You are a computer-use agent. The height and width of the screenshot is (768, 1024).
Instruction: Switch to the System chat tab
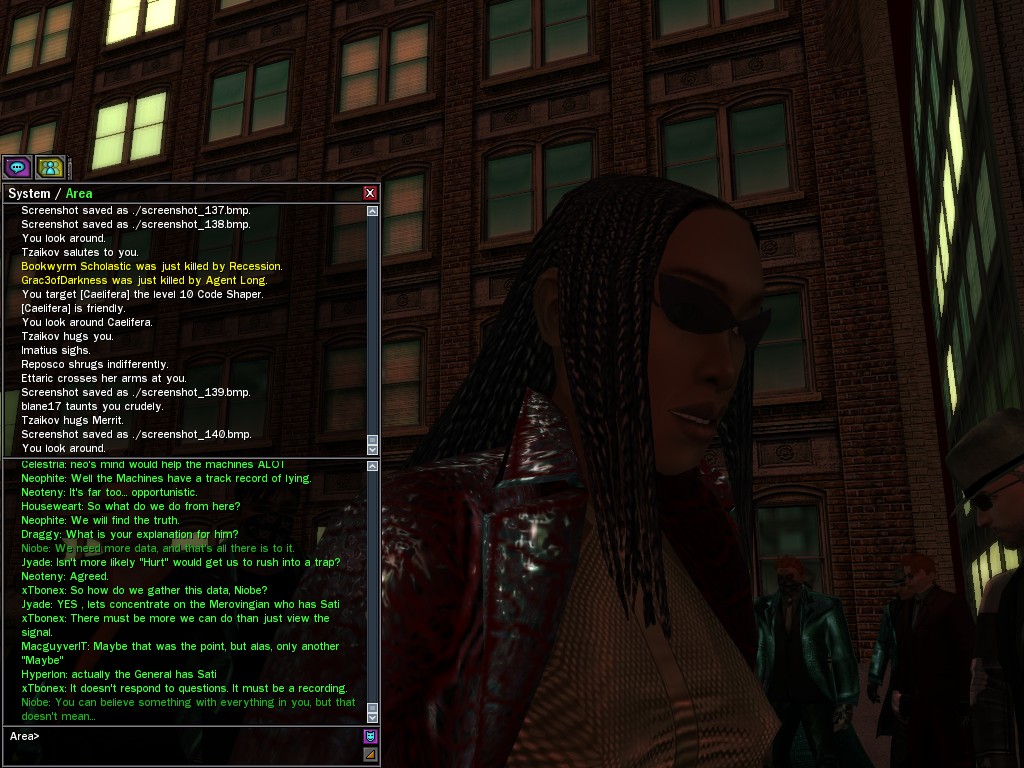pos(28,193)
